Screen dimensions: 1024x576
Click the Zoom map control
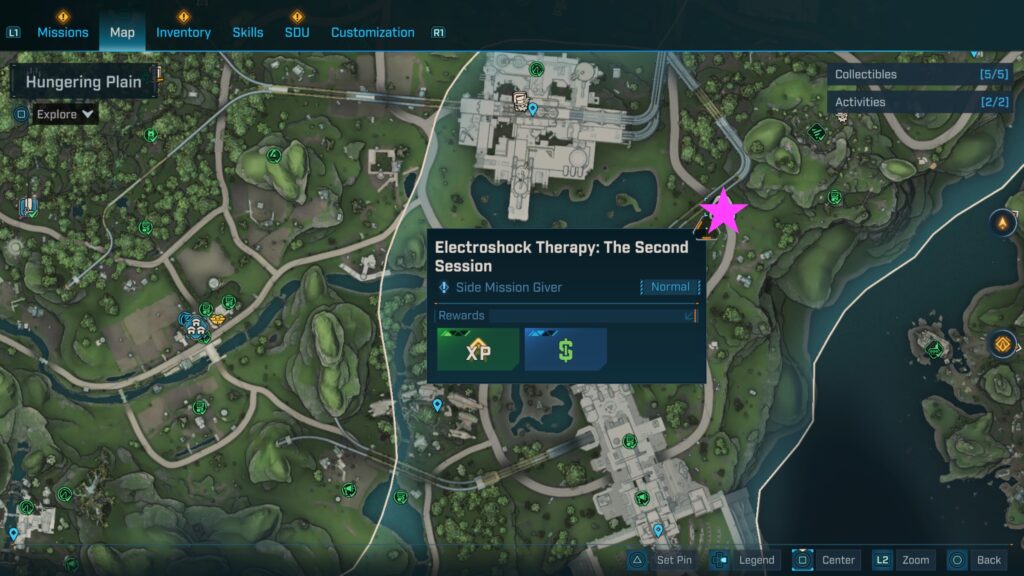903,560
